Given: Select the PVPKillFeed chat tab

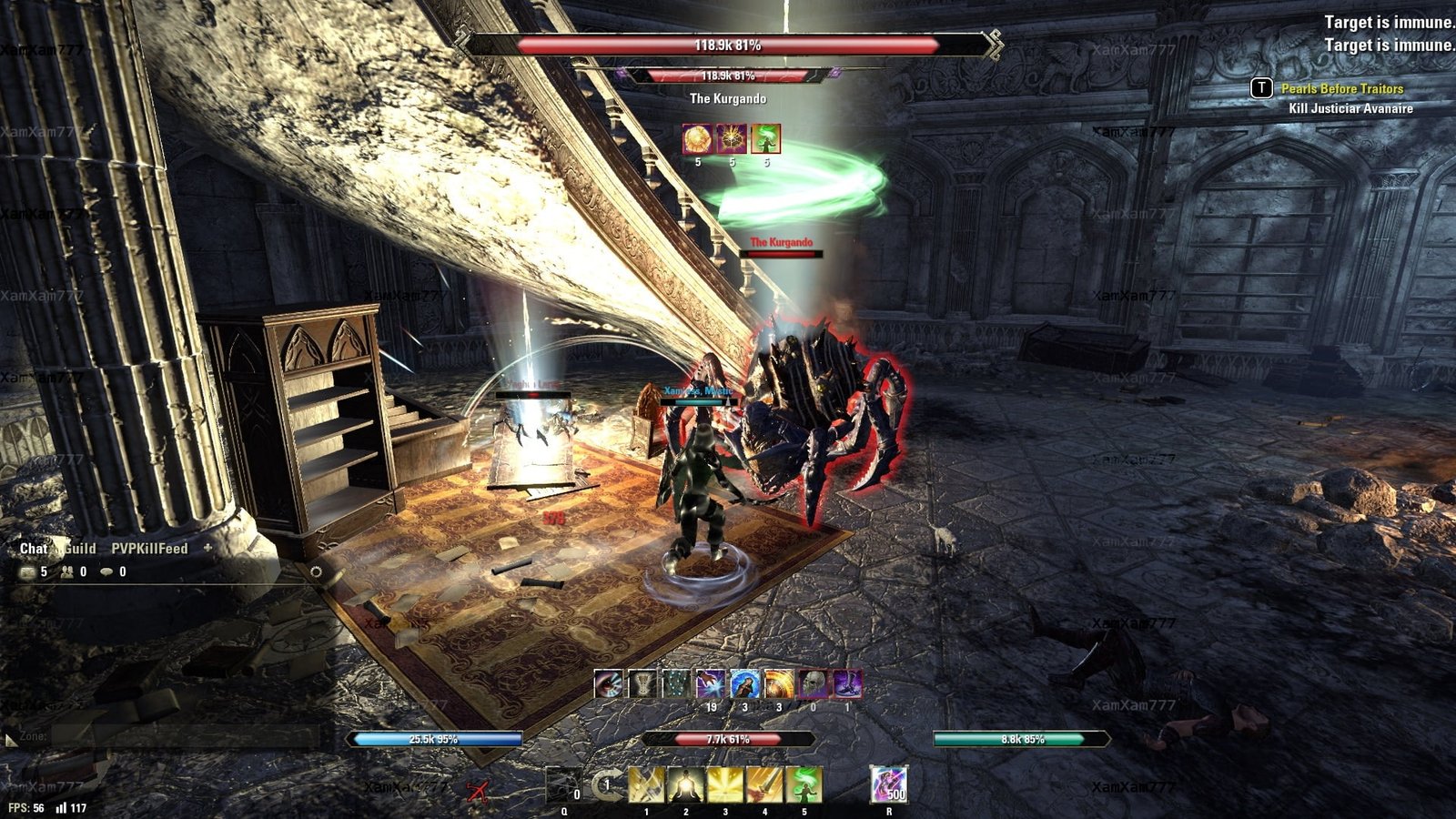Looking at the screenshot, I should tap(149, 549).
